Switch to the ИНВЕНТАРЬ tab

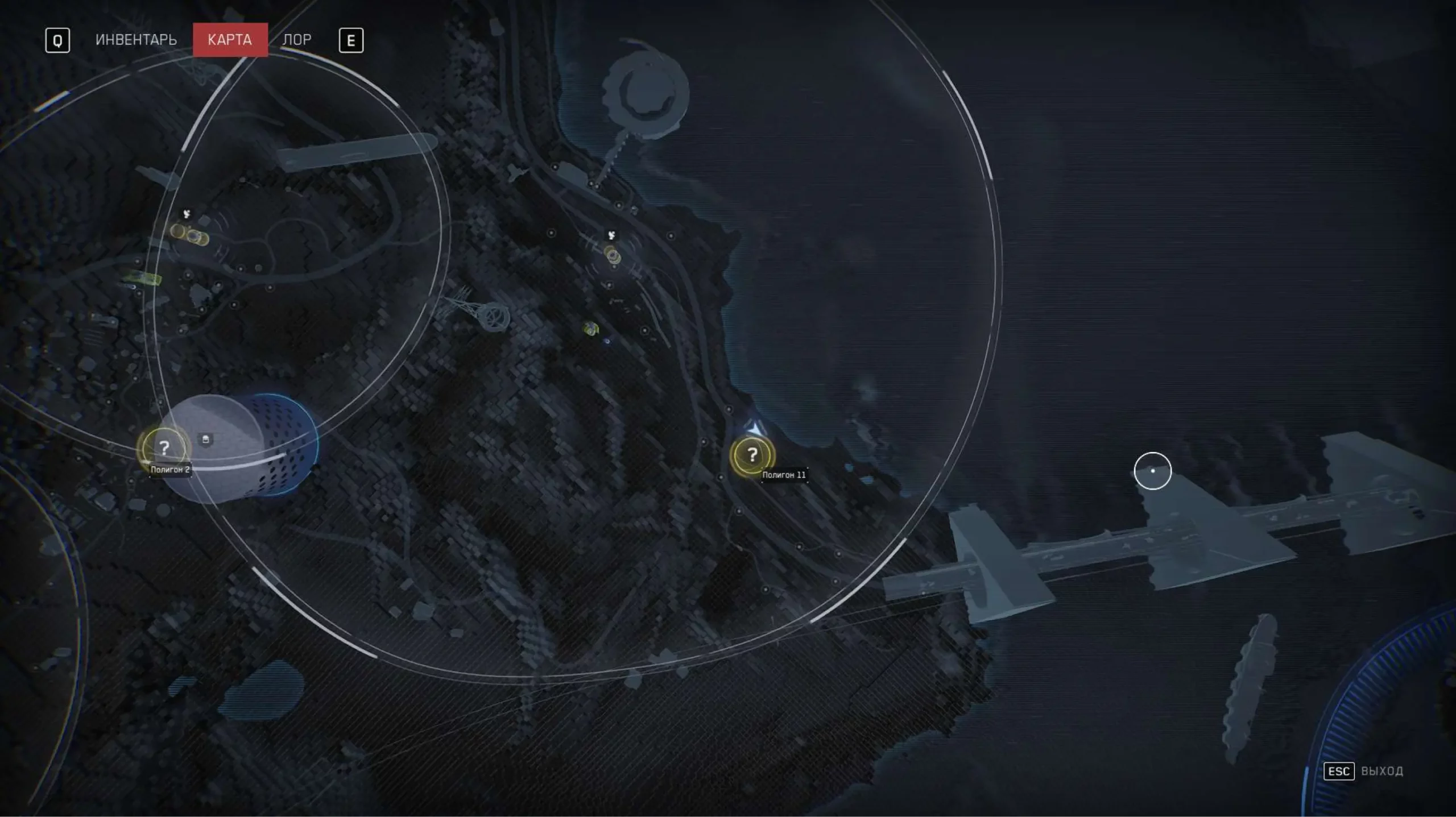136,40
